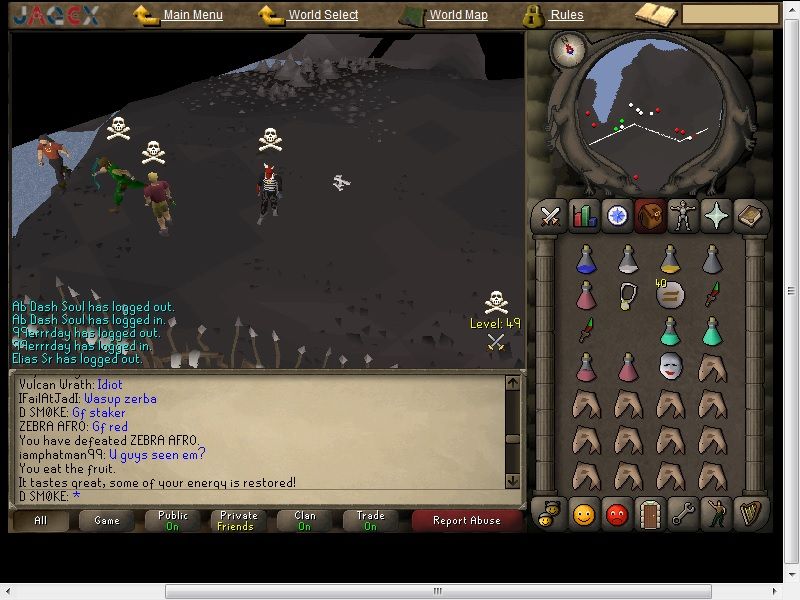Open the music harp tab
The image size is (800, 600).
pyautogui.click(x=750, y=514)
